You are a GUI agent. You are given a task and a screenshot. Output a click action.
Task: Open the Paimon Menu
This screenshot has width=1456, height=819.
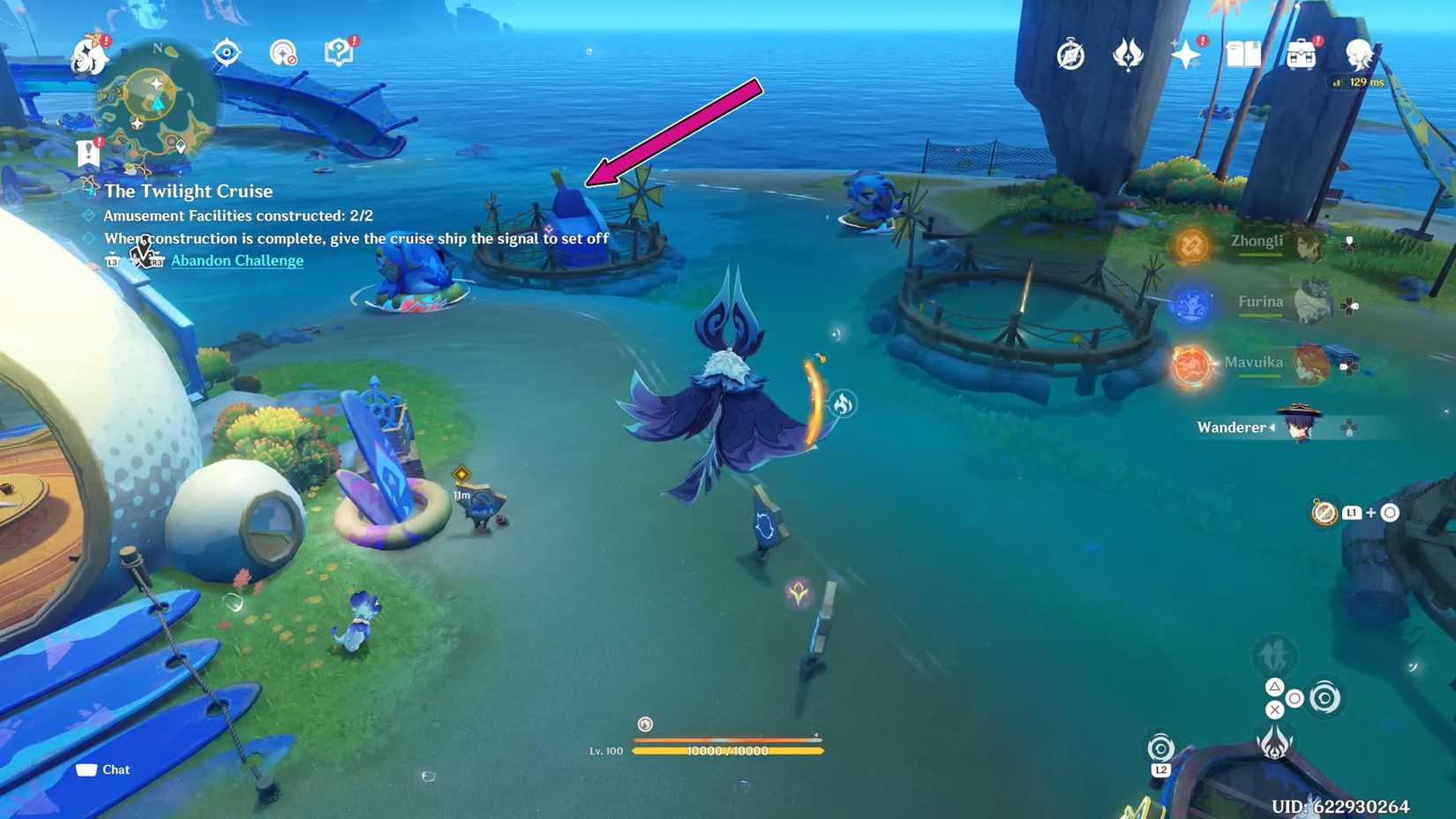click(x=88, y=55)
